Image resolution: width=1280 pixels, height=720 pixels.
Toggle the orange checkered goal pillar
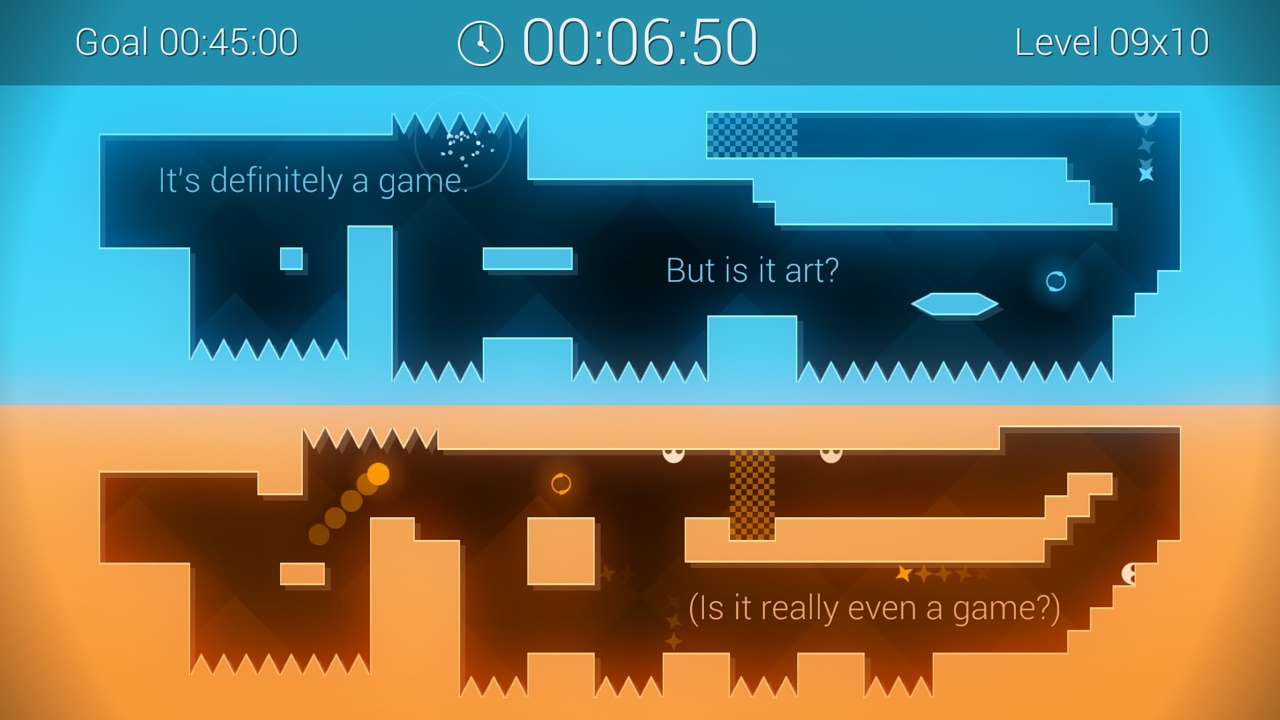pyautogui.click(x=751, y=497)
